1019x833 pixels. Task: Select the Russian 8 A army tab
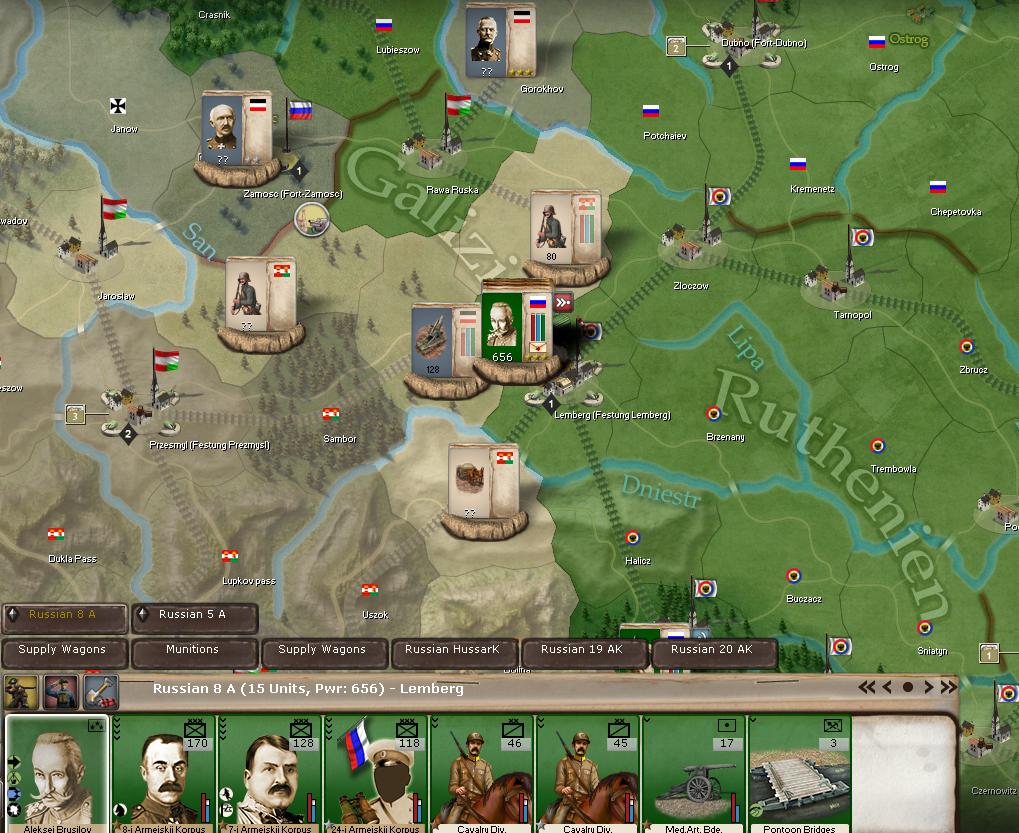click(64, 615)
